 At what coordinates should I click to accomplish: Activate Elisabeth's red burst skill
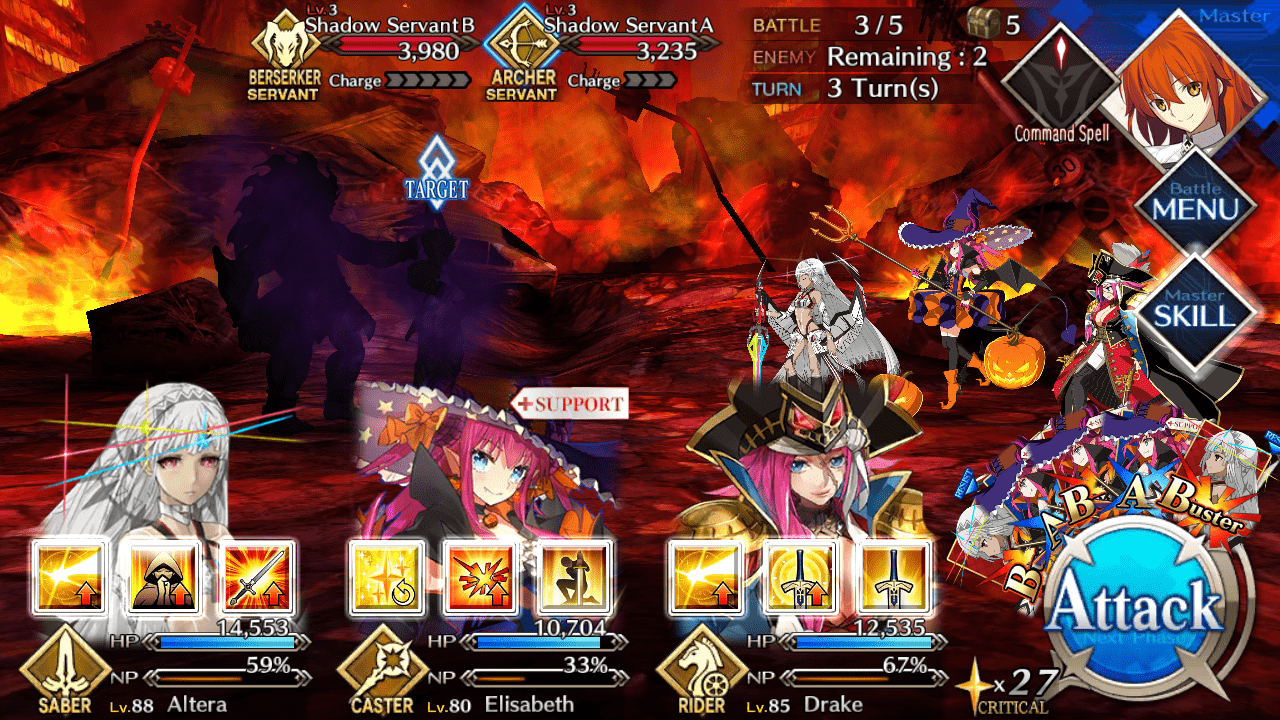click(x=480, y=578)
